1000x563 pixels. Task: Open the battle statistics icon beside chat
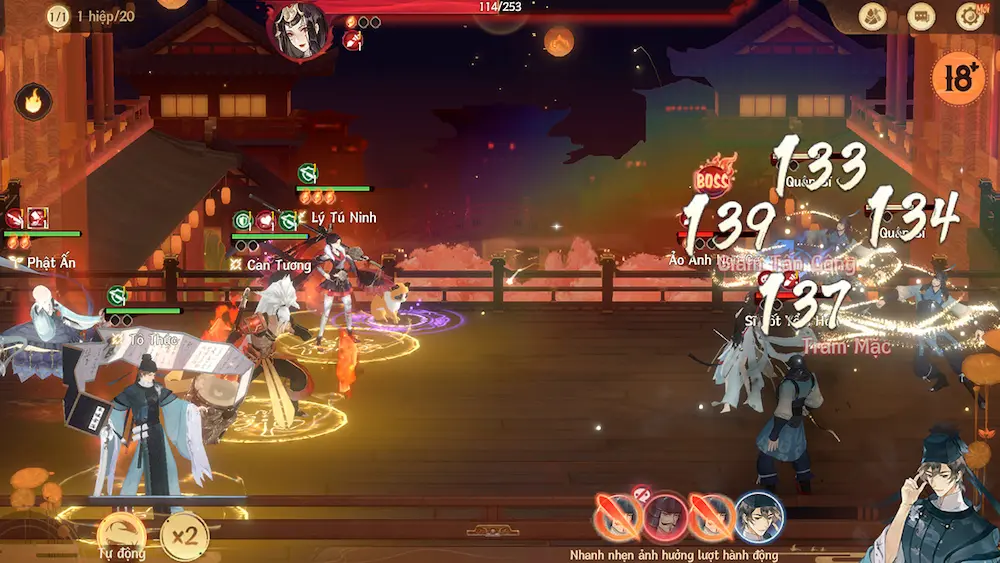tap(873, 16)
